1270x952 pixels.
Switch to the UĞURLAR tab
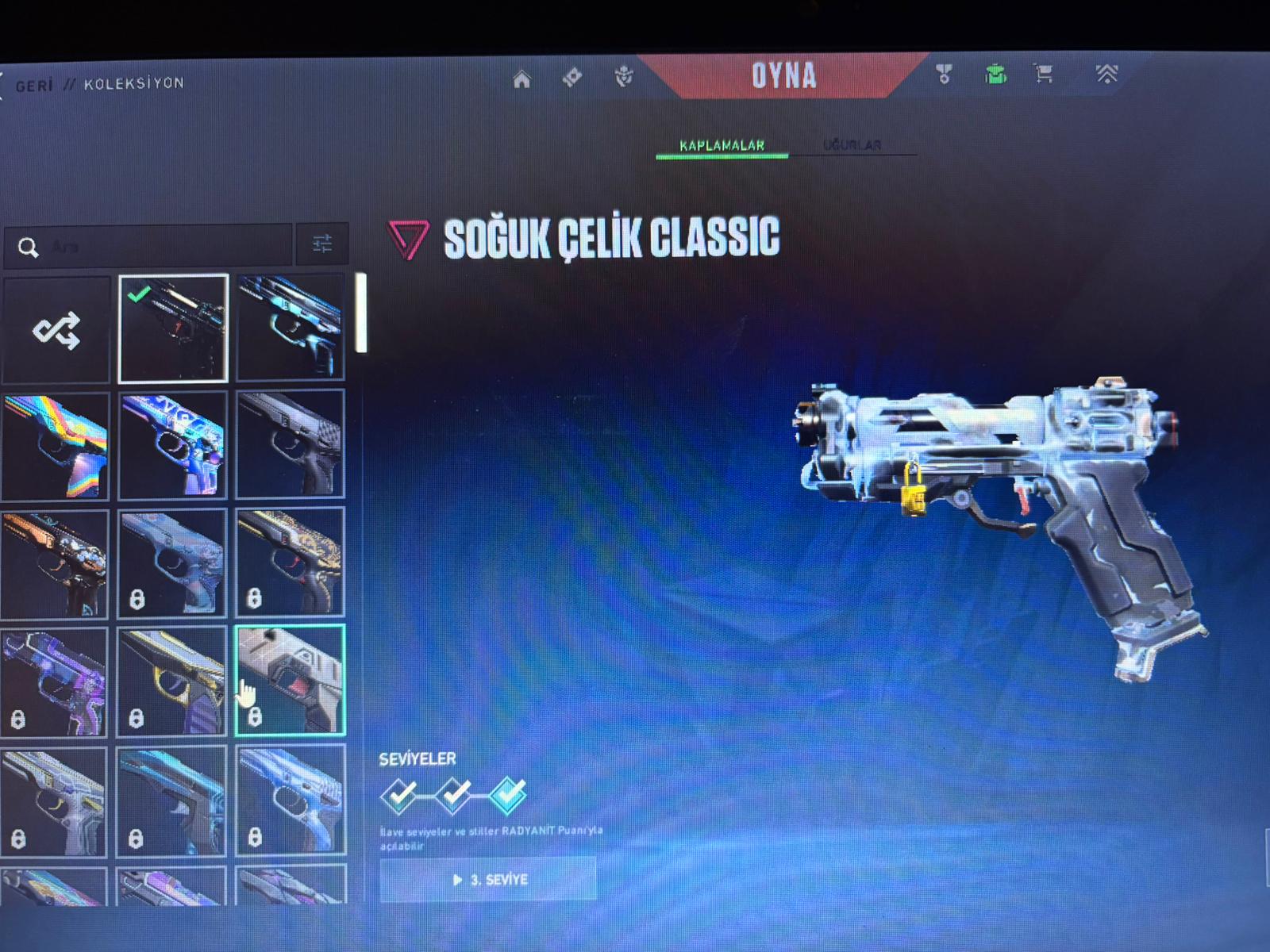tap(852, 145)
